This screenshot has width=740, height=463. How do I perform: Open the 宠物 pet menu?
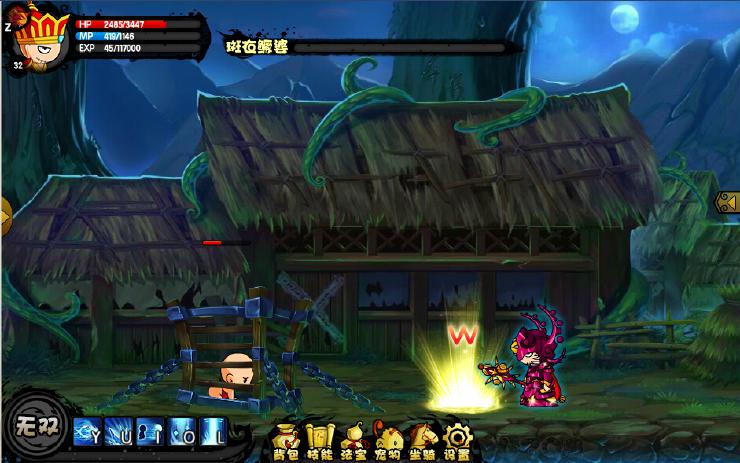tap(388, 439)
